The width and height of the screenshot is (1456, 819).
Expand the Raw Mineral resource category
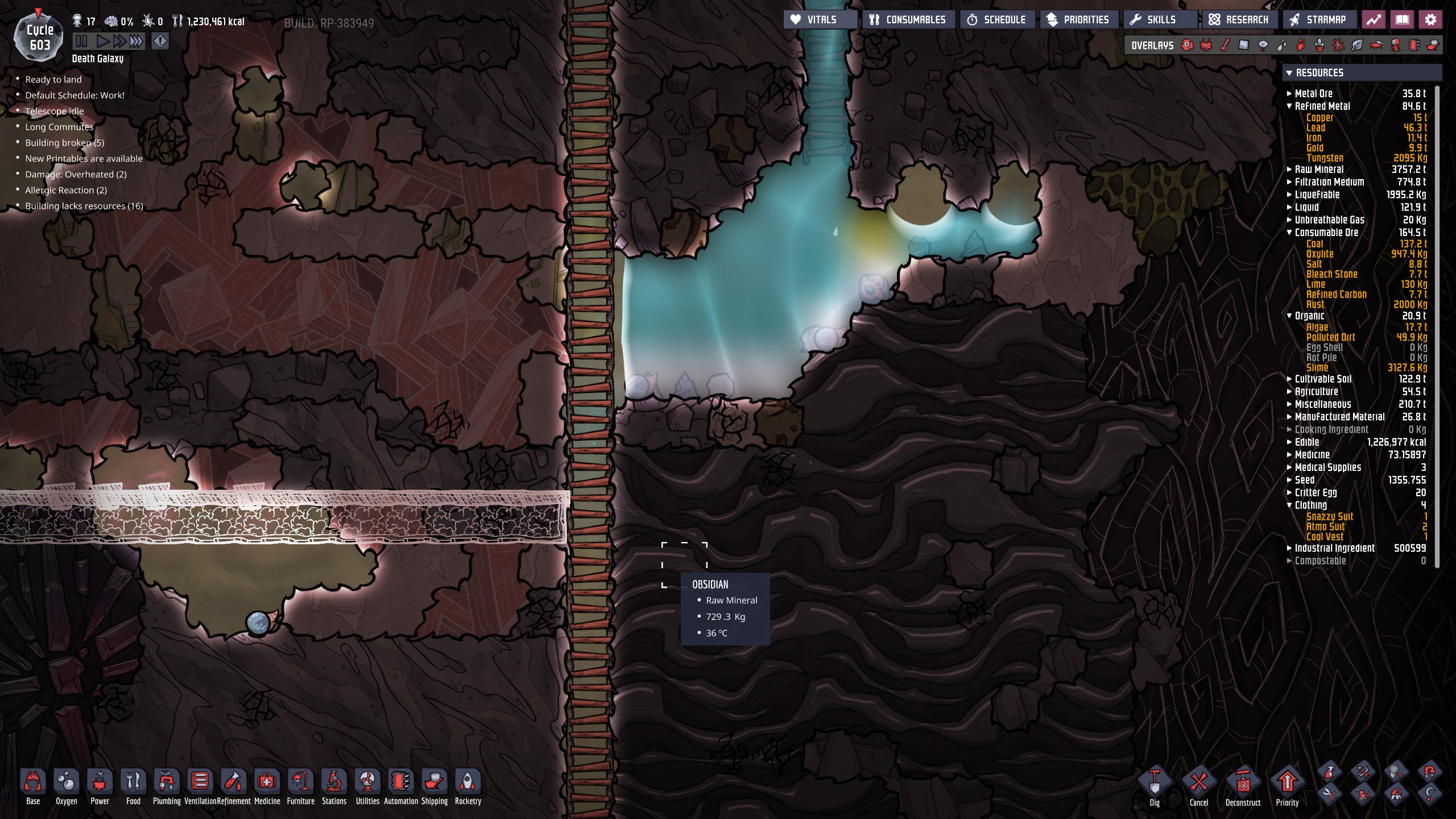coord(1289,169)
